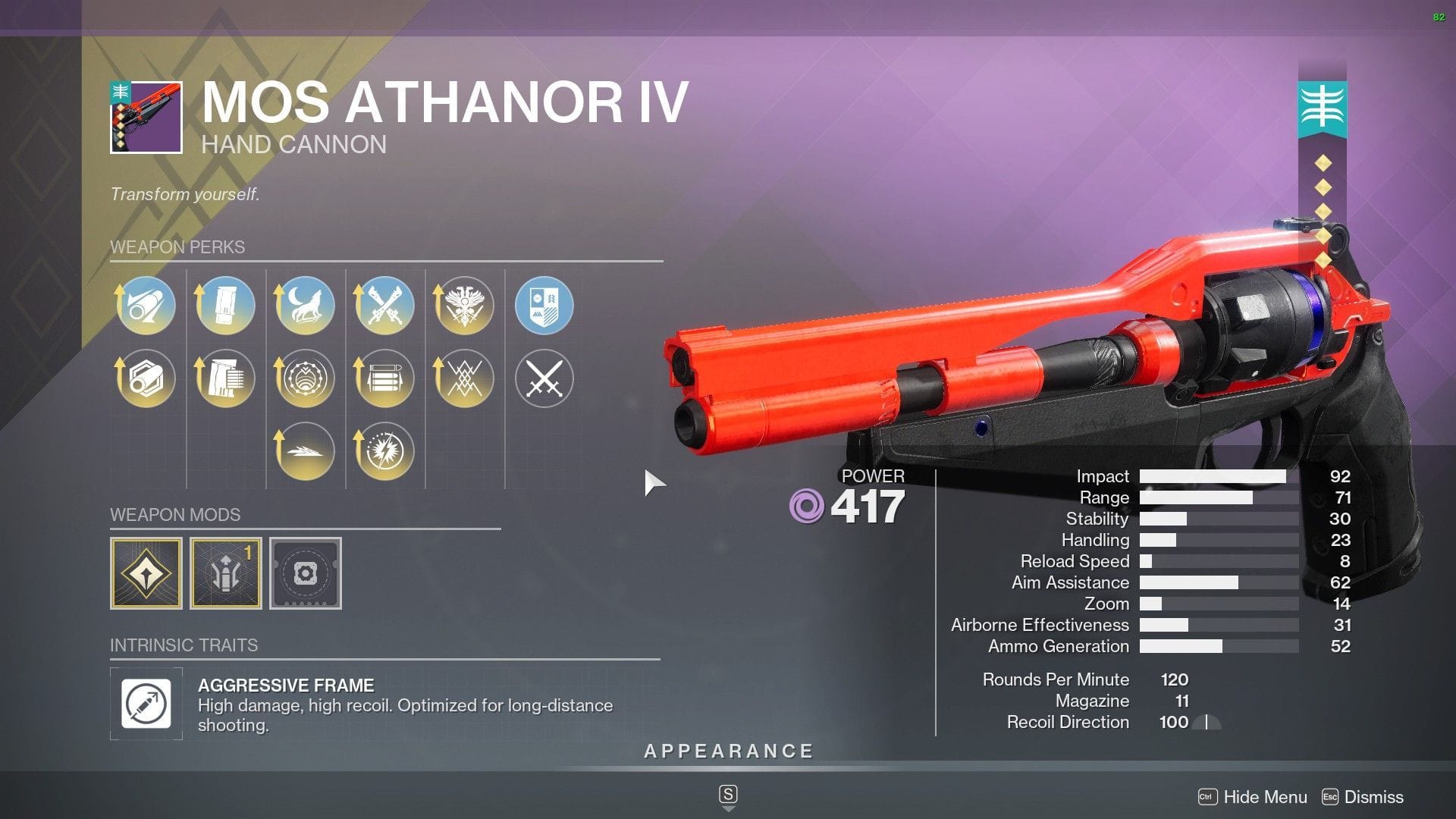Switch to the Appearance tab

(727, 752)
